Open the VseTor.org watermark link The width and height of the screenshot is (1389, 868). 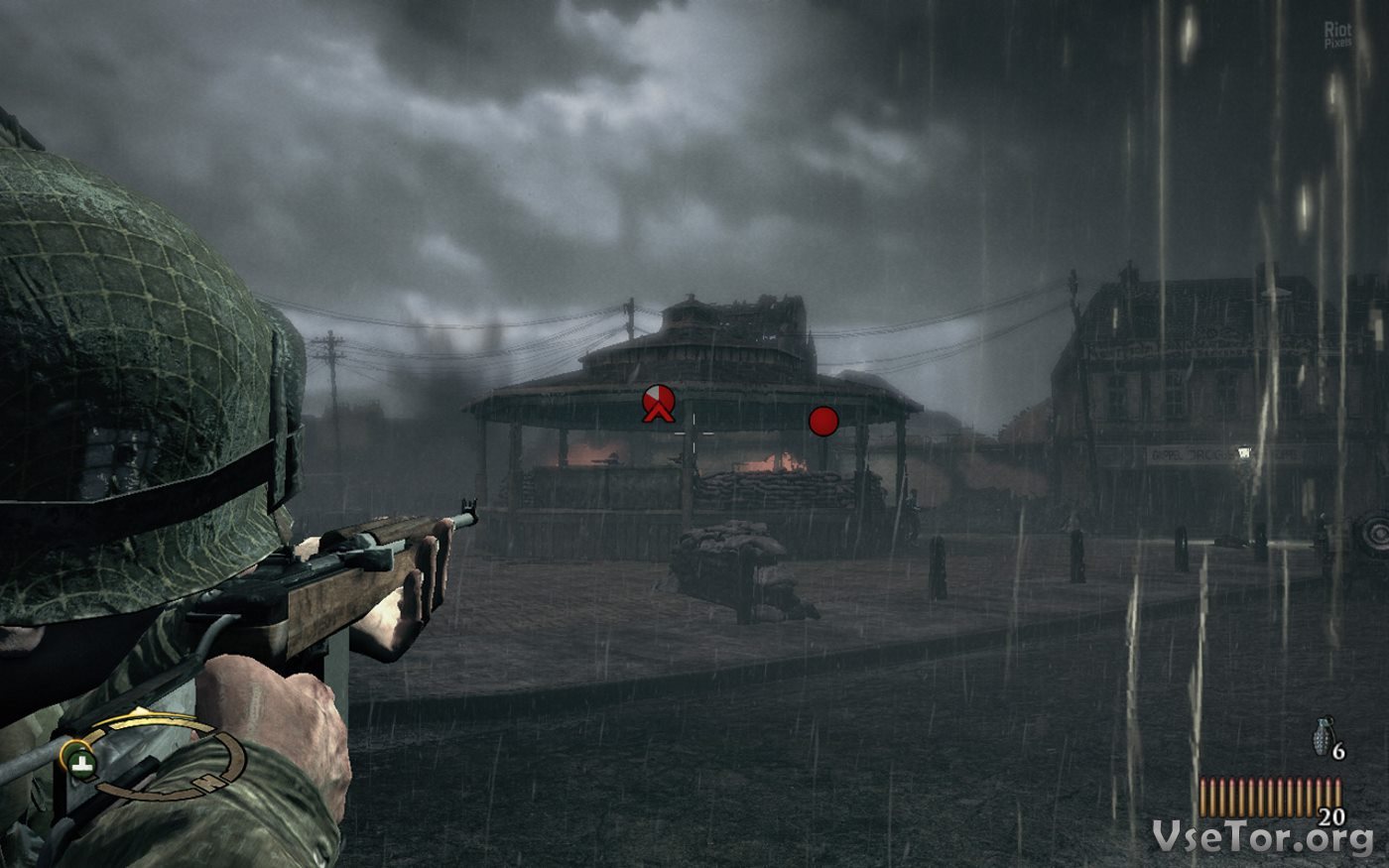tap(1262, 838)
